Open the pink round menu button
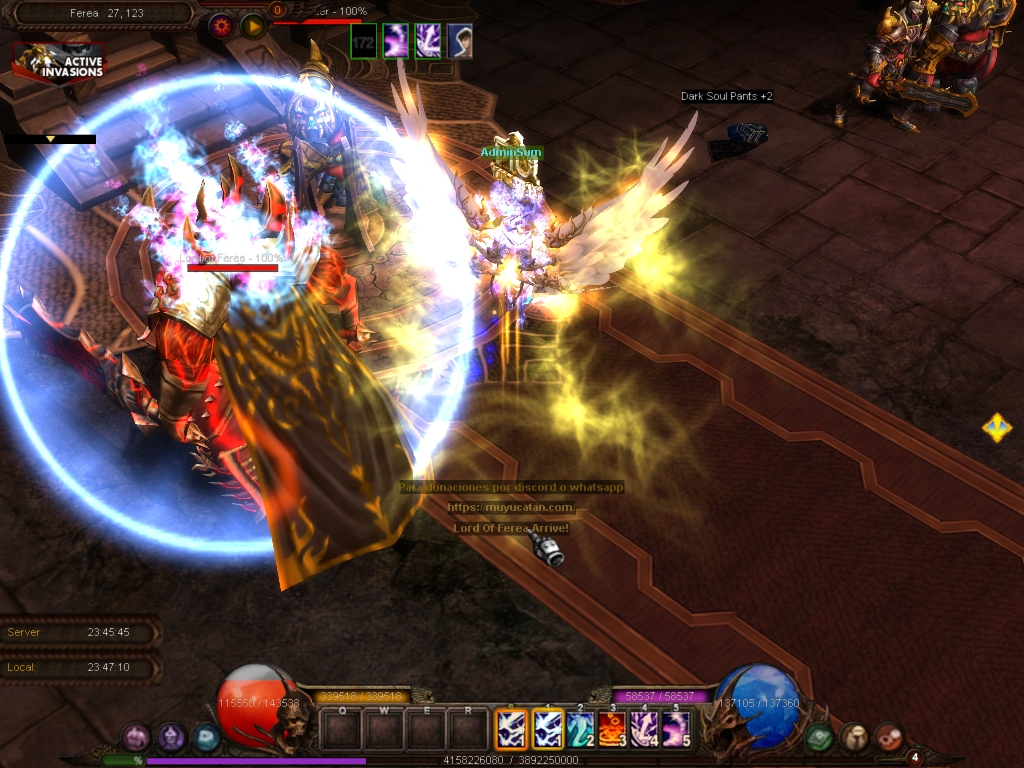Image resolution: width=1024 pixels, height=768 pixels. click(x=136, y=738)
